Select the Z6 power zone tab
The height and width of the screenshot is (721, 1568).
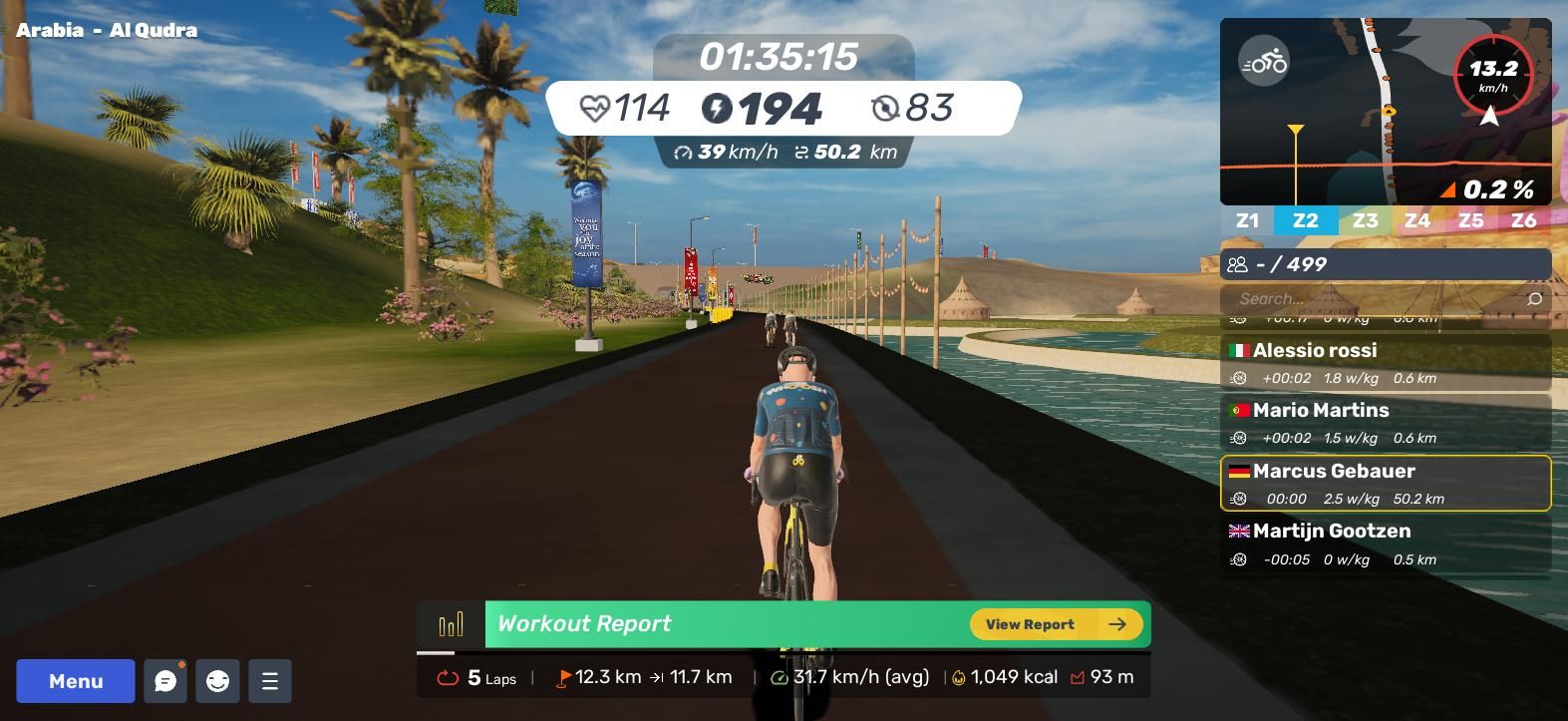tap(1523, 220)
